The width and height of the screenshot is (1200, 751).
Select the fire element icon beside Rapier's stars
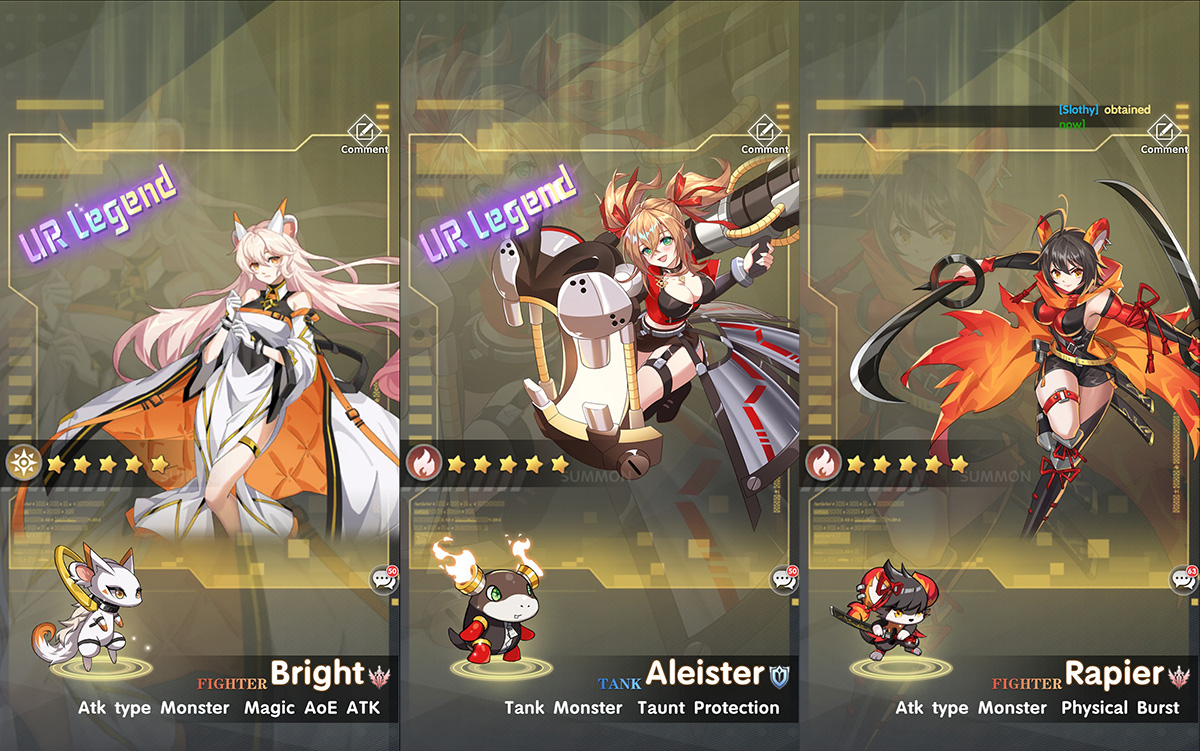pos(823,463)
